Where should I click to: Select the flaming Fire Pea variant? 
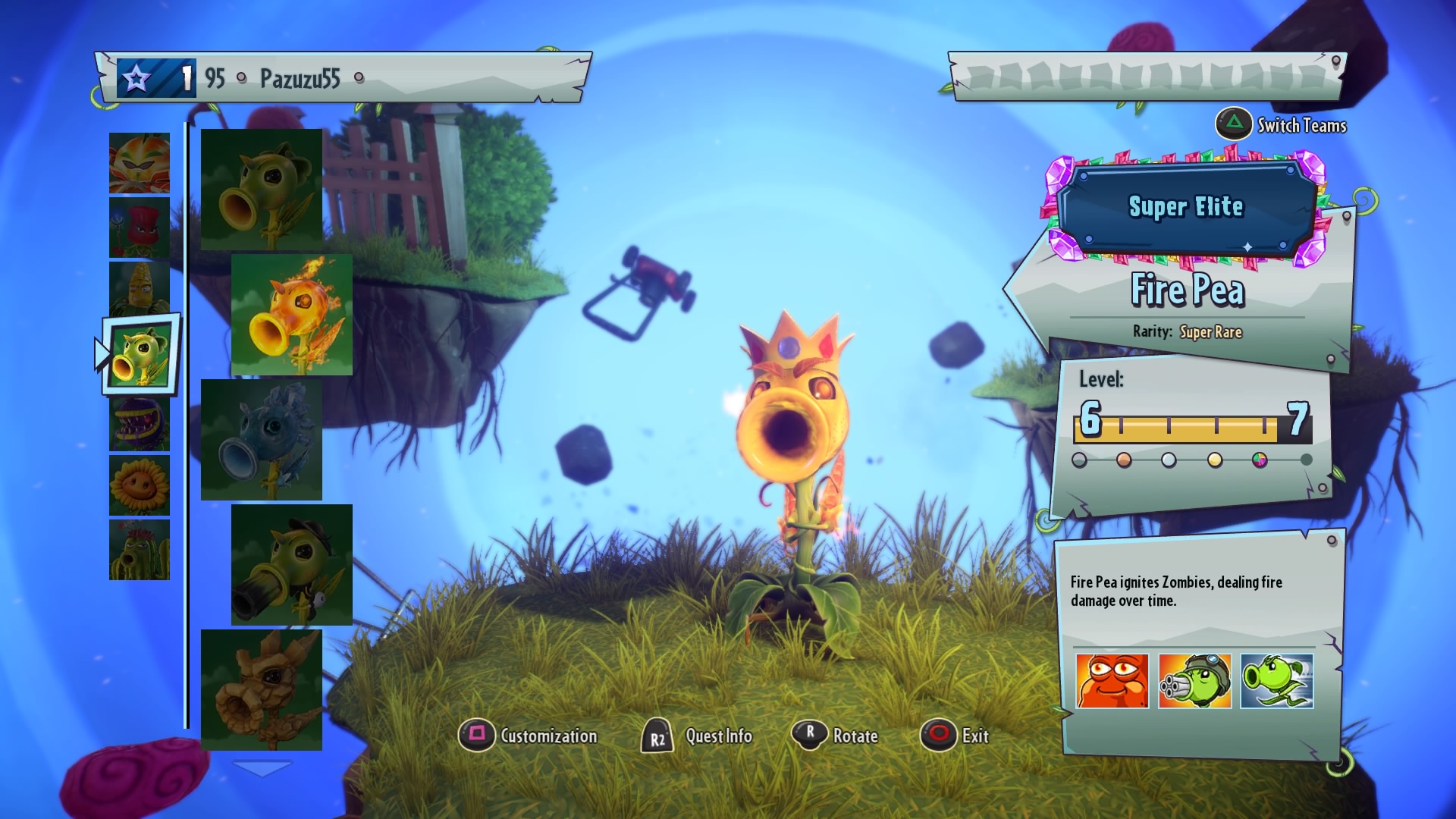[292, 315]
